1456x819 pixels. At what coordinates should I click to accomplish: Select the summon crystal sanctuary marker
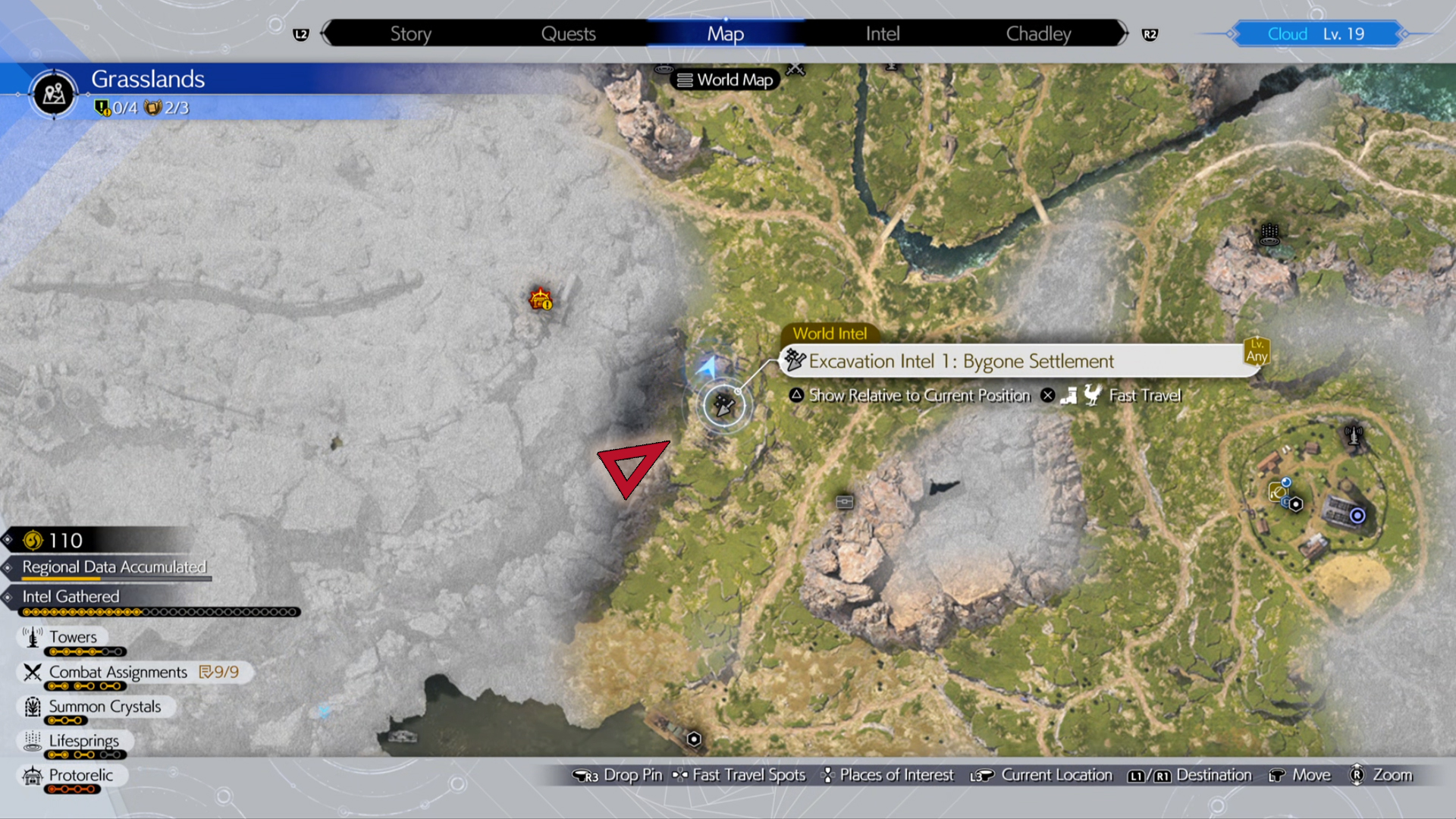click(x=1269, y=234)
